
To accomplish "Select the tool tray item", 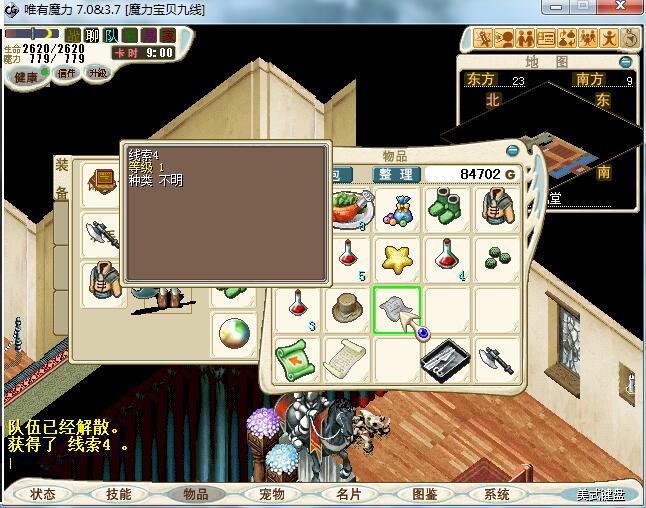I will click(x=446, y=358).
